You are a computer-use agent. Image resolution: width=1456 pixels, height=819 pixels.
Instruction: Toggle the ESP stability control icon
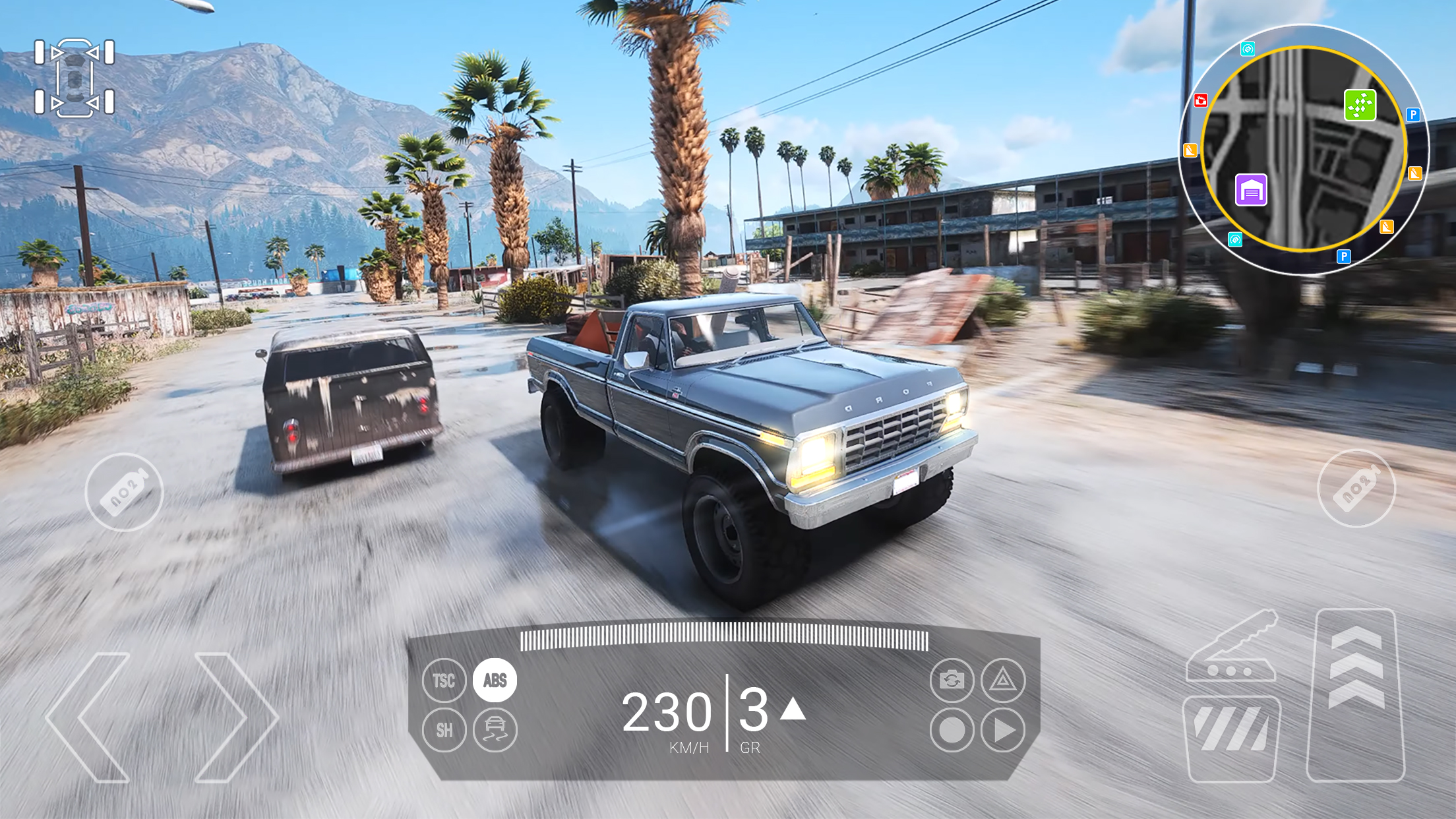495,731
